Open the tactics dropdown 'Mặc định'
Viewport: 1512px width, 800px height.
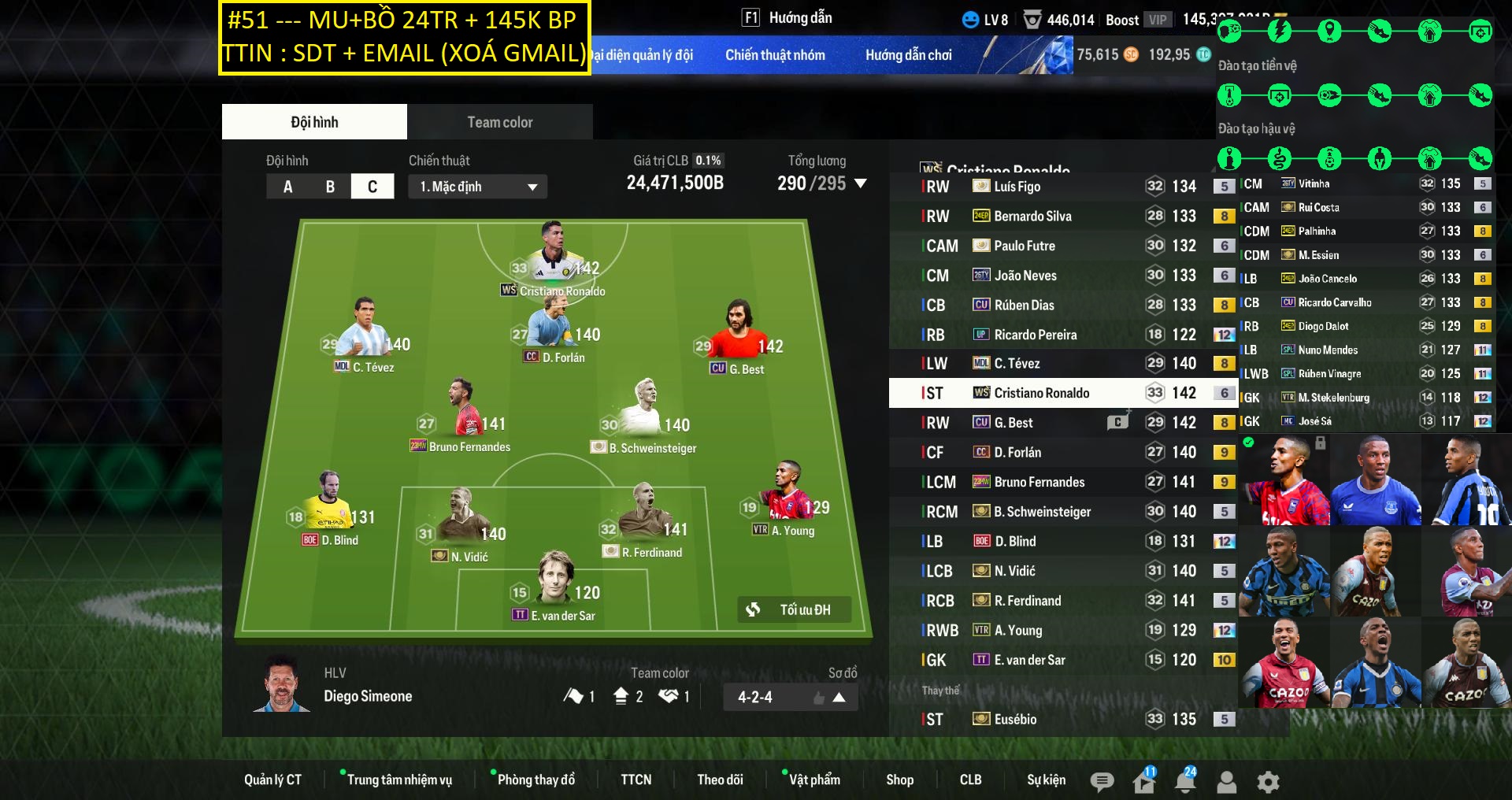(x=477, y=187)
